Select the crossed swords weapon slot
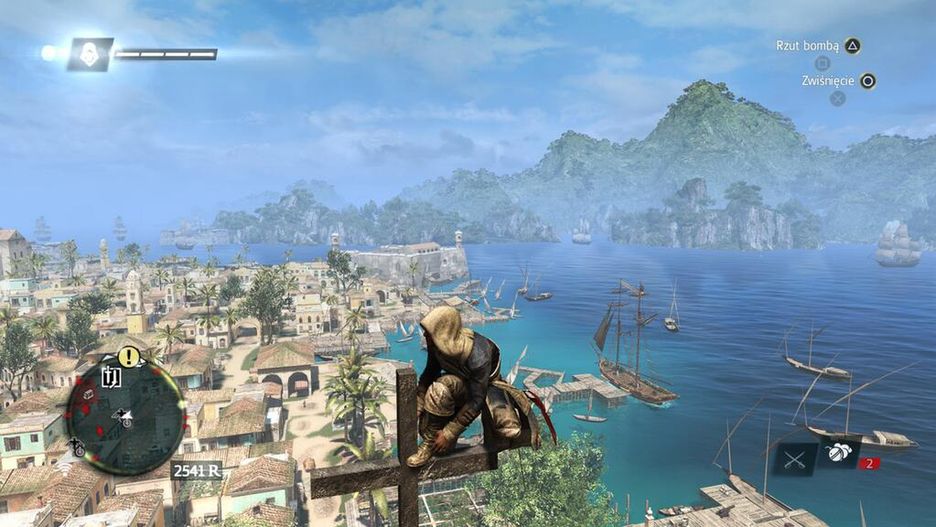This screenshot has height=527, width=936. [796, 458]
